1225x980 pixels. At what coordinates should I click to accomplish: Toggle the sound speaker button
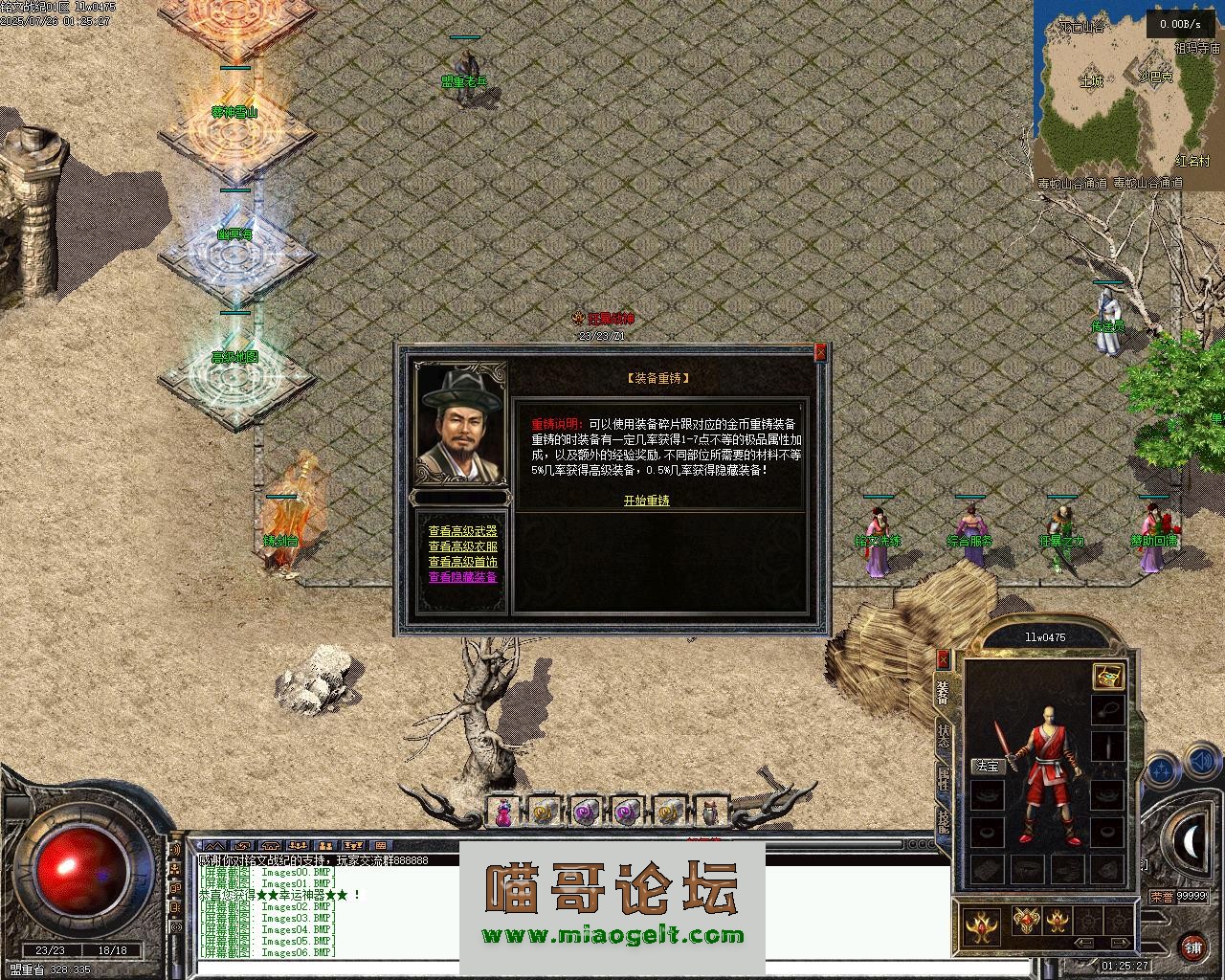pos(1200,764)
